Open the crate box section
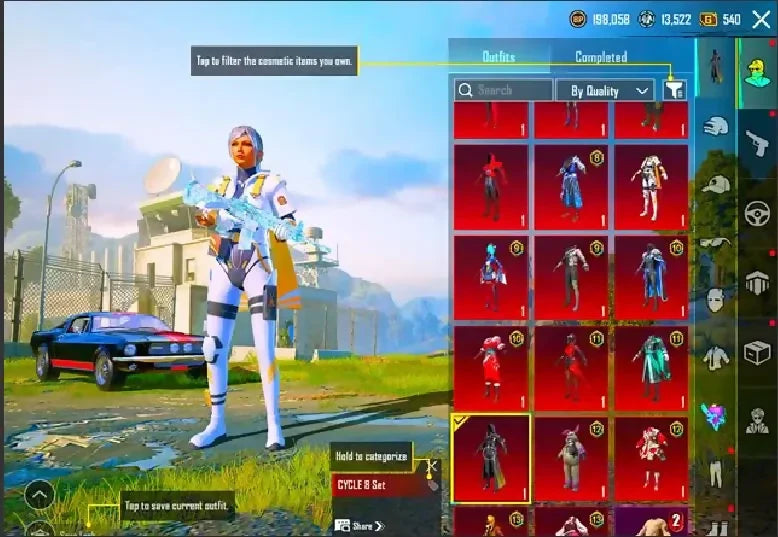Image resolution: width=778 pixels, height=537 pixels. [x=757, y=352]
